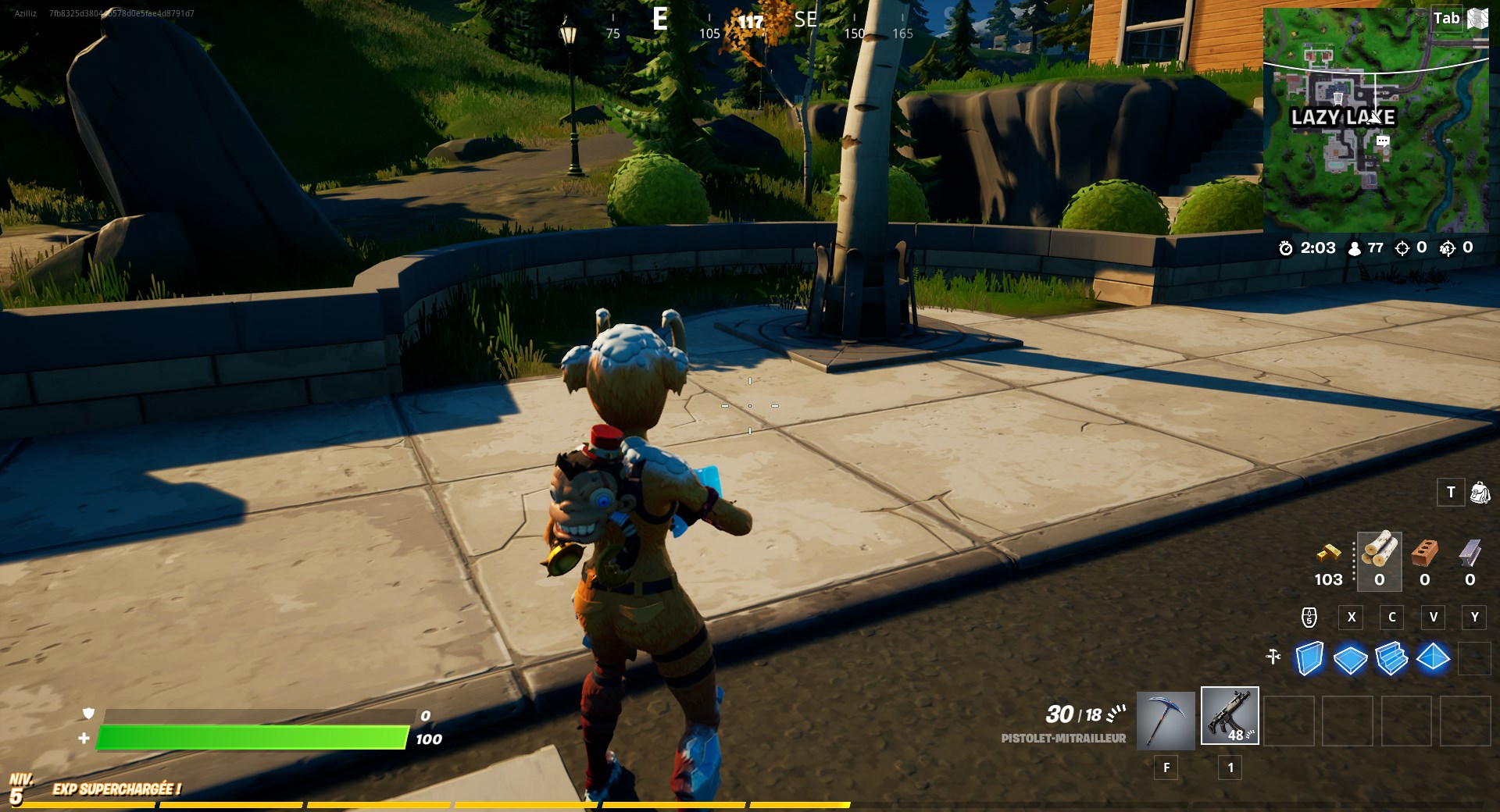Open the full map via the Tab button

point(1446,18)
